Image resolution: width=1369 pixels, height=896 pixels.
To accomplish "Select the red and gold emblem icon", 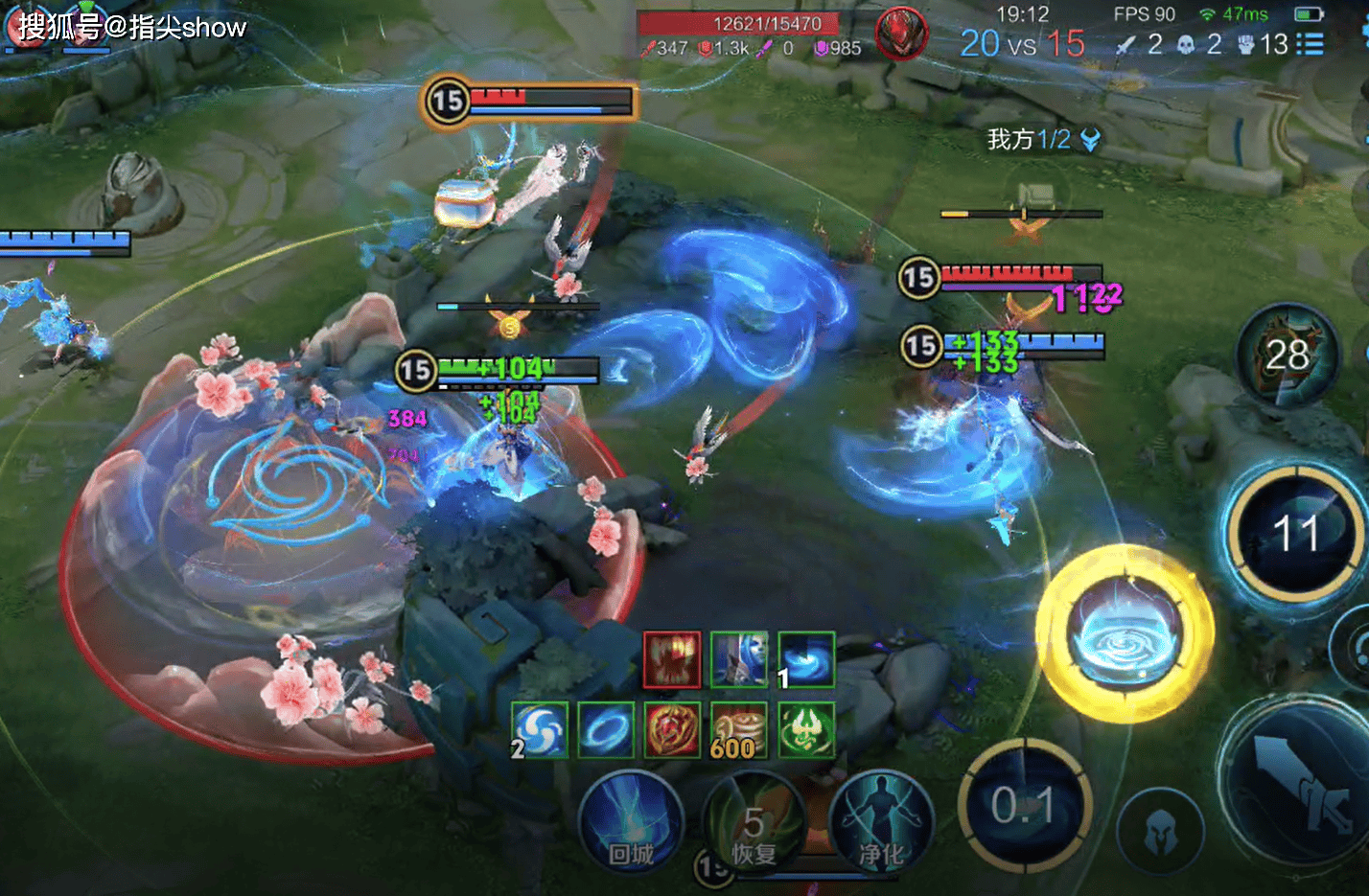I will [672, 730].
